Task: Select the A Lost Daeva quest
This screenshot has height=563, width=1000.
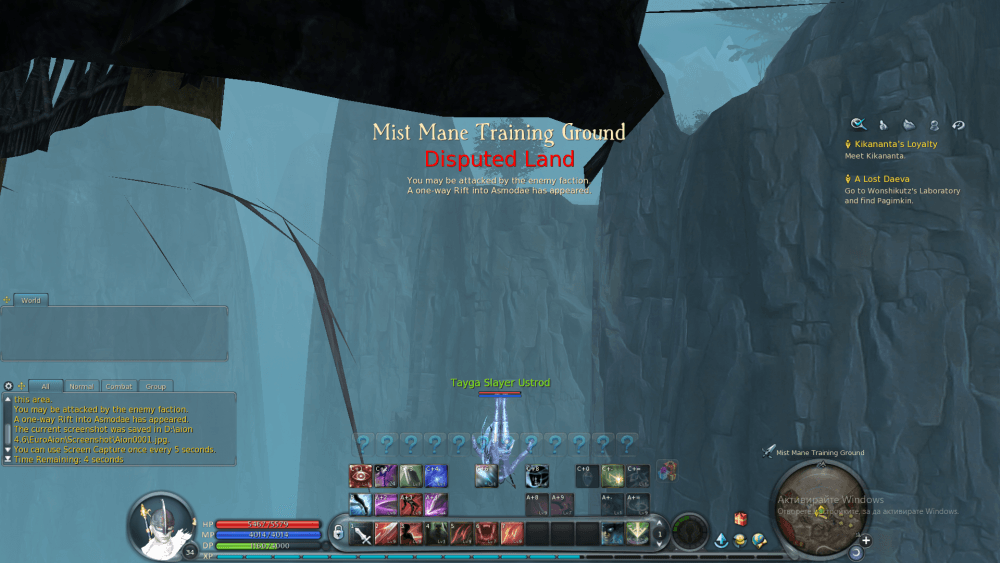Action: click(x=881, y=179)
